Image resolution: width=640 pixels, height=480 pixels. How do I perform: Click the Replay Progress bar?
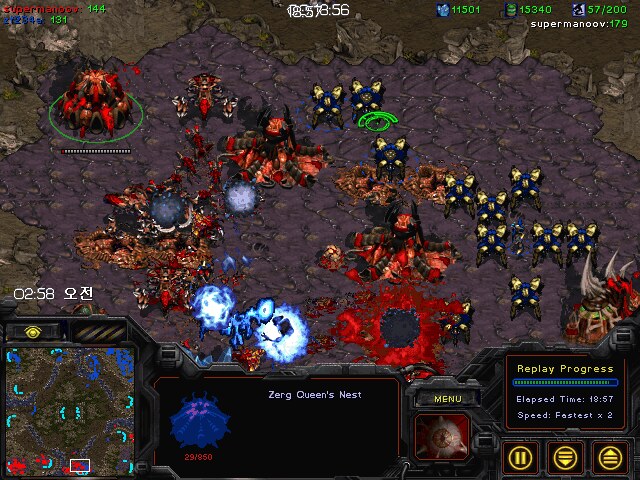coord(565,382)
